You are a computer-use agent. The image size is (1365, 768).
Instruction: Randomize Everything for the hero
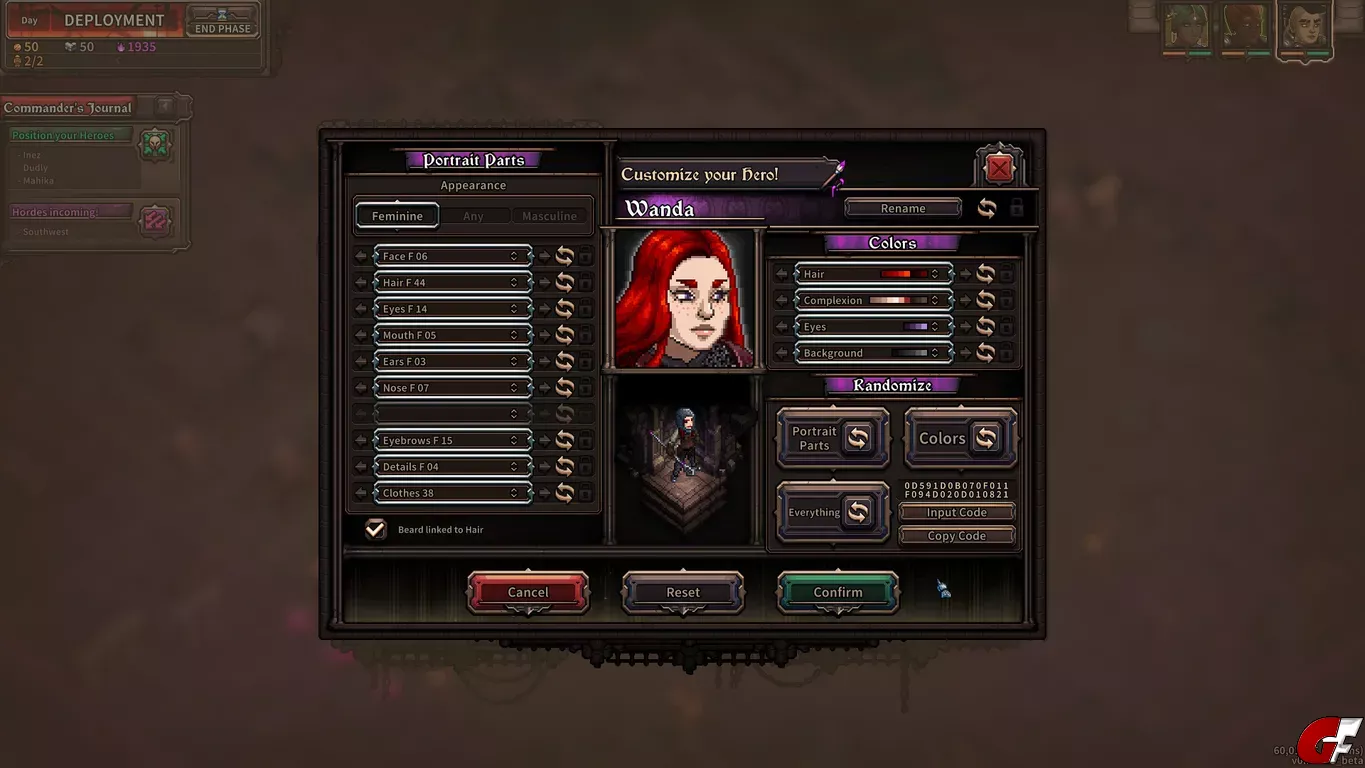pos(832,512)
